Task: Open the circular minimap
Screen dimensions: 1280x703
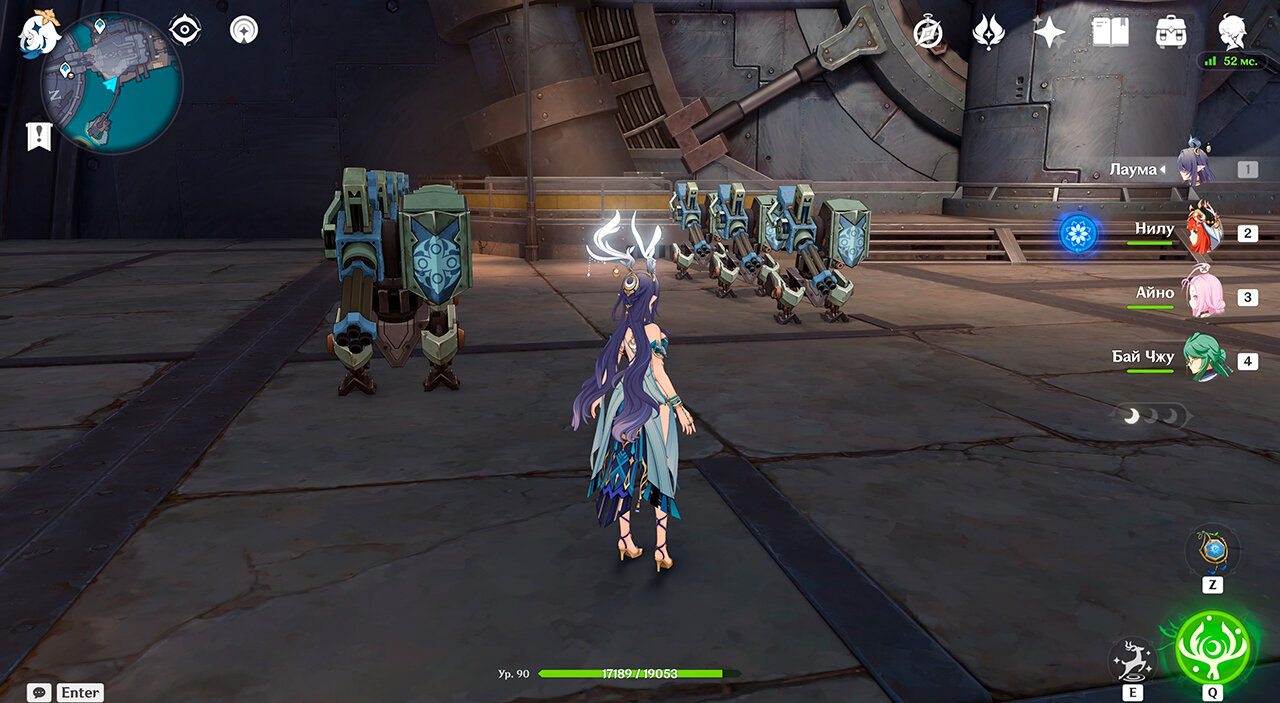Action: [x=111, y=83]
